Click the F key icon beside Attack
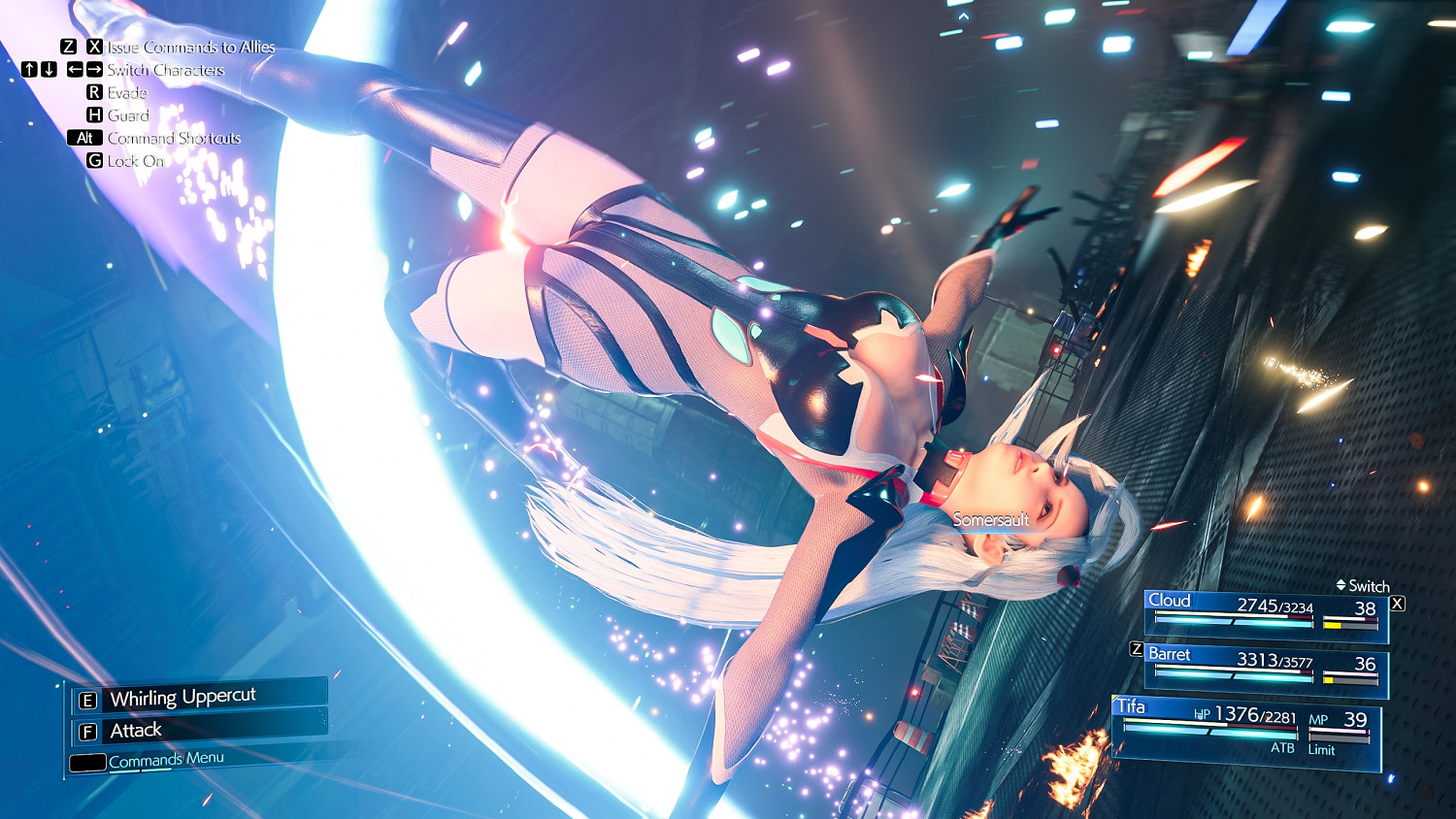The height and width of the screenshot is (819, 1456). click(88, 730)
